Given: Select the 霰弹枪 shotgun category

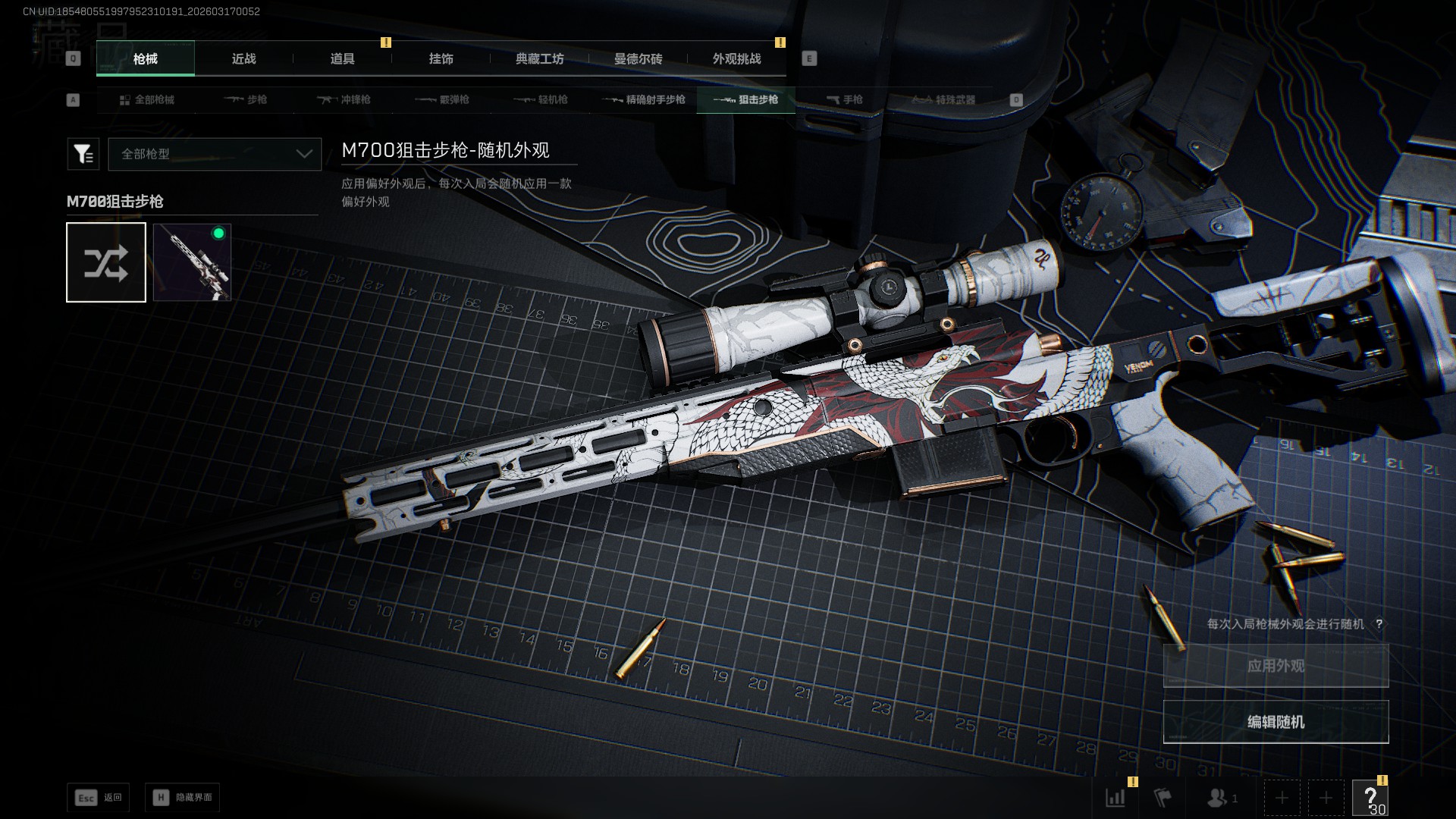Looking at the screenshot, I should (x=443, y=100).
